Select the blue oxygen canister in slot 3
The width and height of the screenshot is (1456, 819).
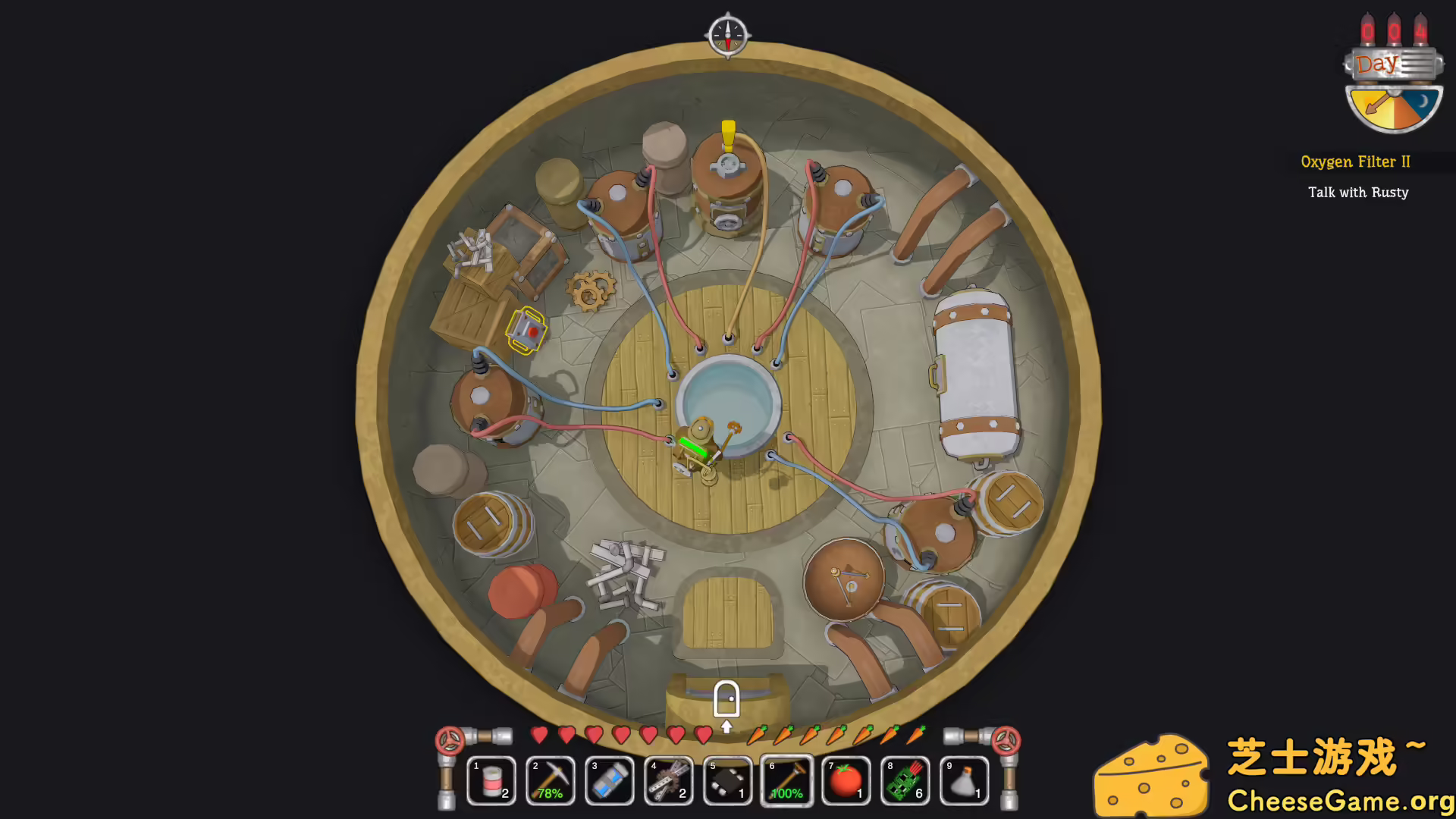tap(610, 780)
